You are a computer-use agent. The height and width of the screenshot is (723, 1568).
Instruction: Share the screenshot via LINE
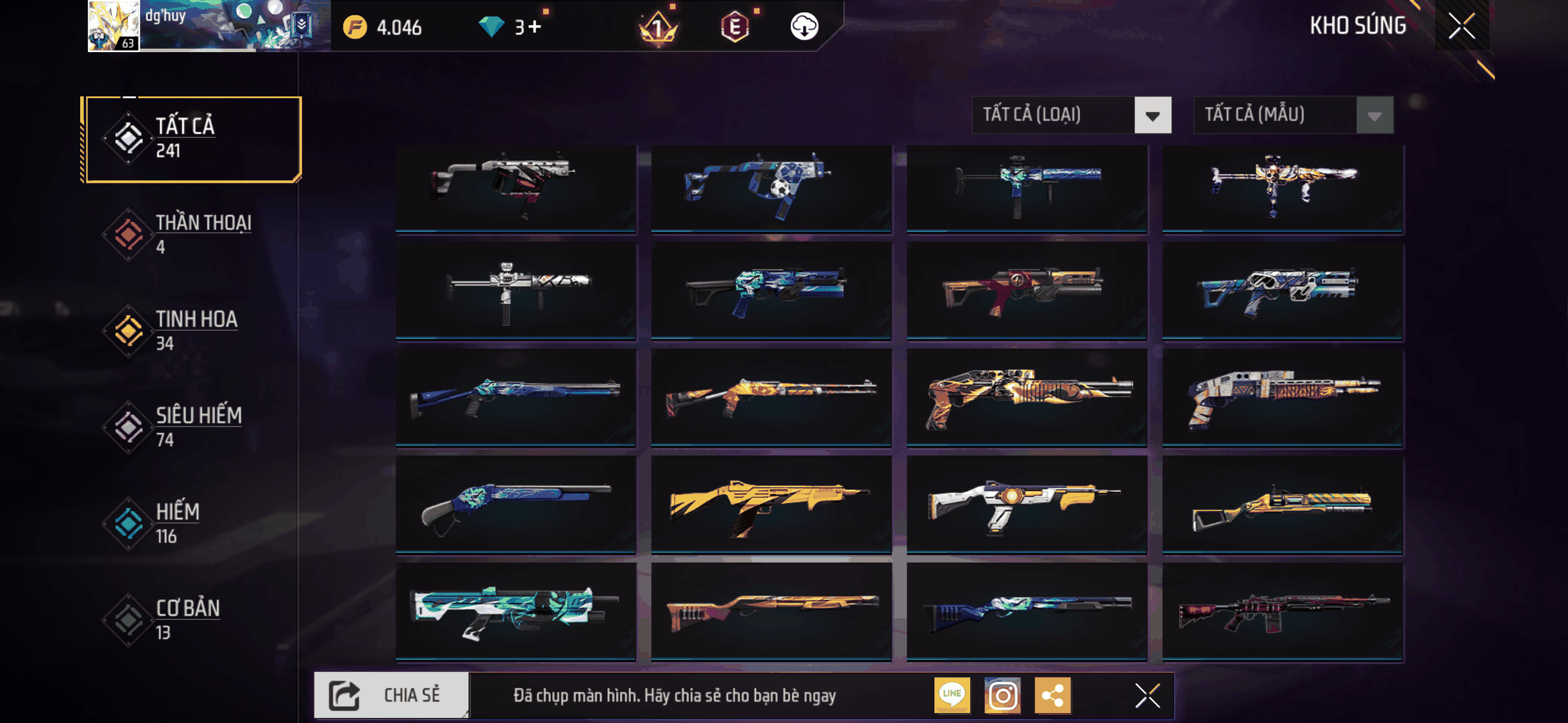coord(952,695)
